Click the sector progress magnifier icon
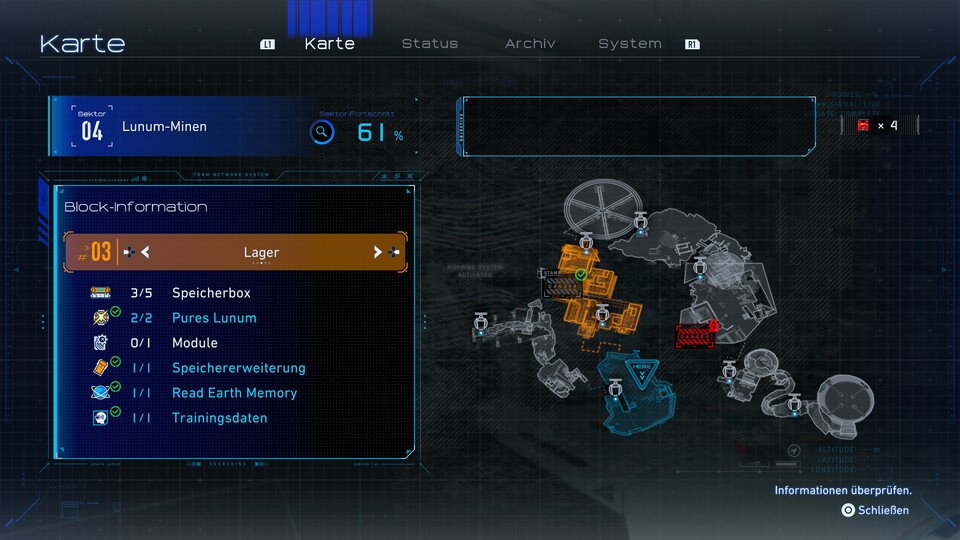The width and height of the screenshot is (960, 540). pyautogui.click(x=321, y=132)
